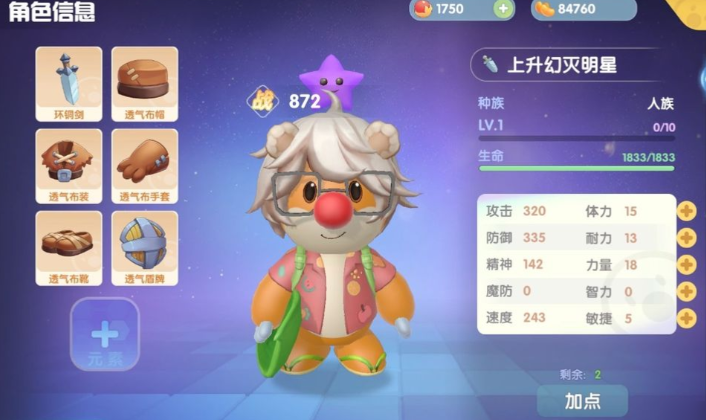Screen dimensions: 706x420
Task: Add a point to 体力 stamina
Action: (x=686, y=211)
